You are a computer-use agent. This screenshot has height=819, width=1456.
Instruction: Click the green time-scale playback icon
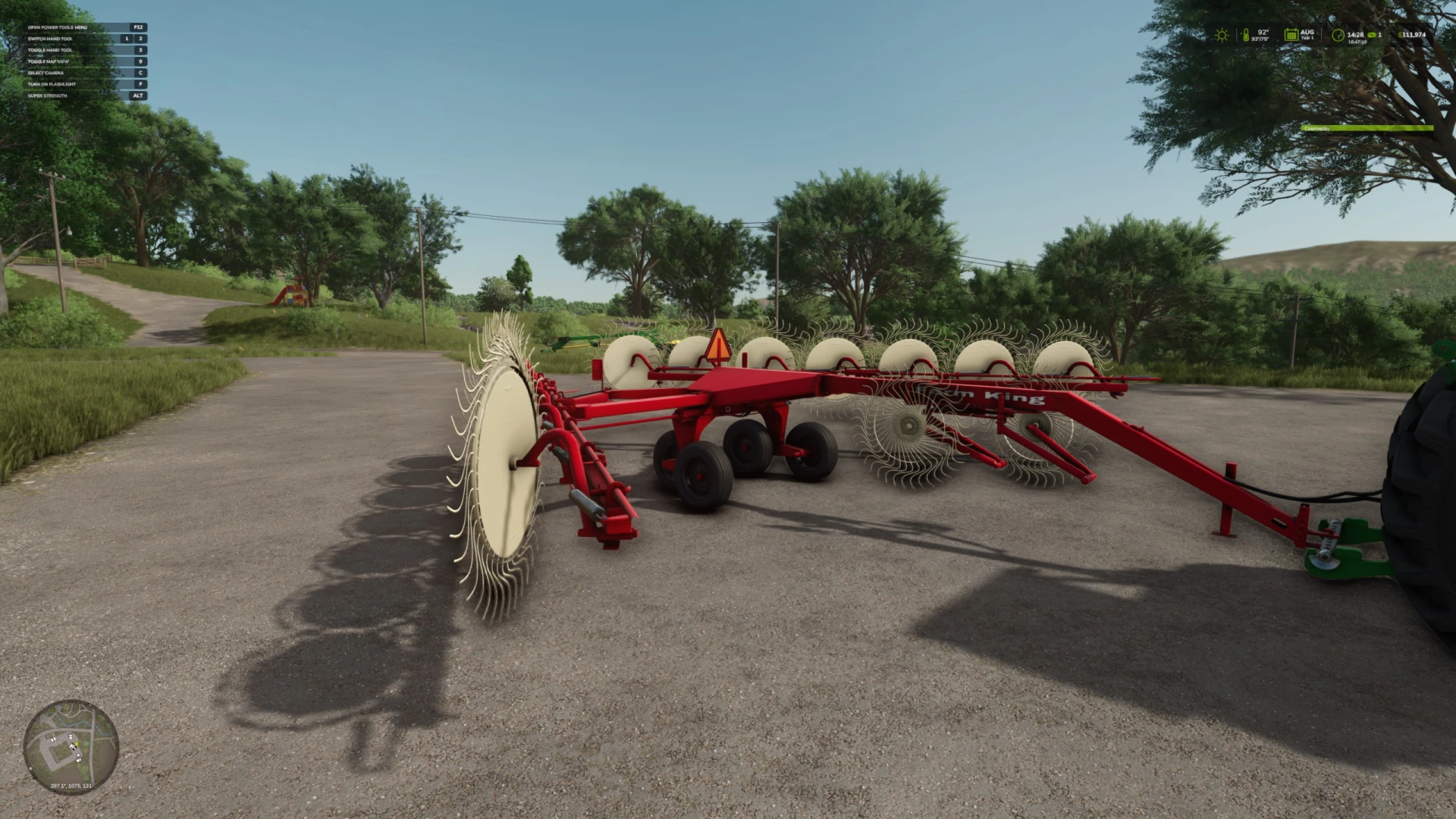1371,35
